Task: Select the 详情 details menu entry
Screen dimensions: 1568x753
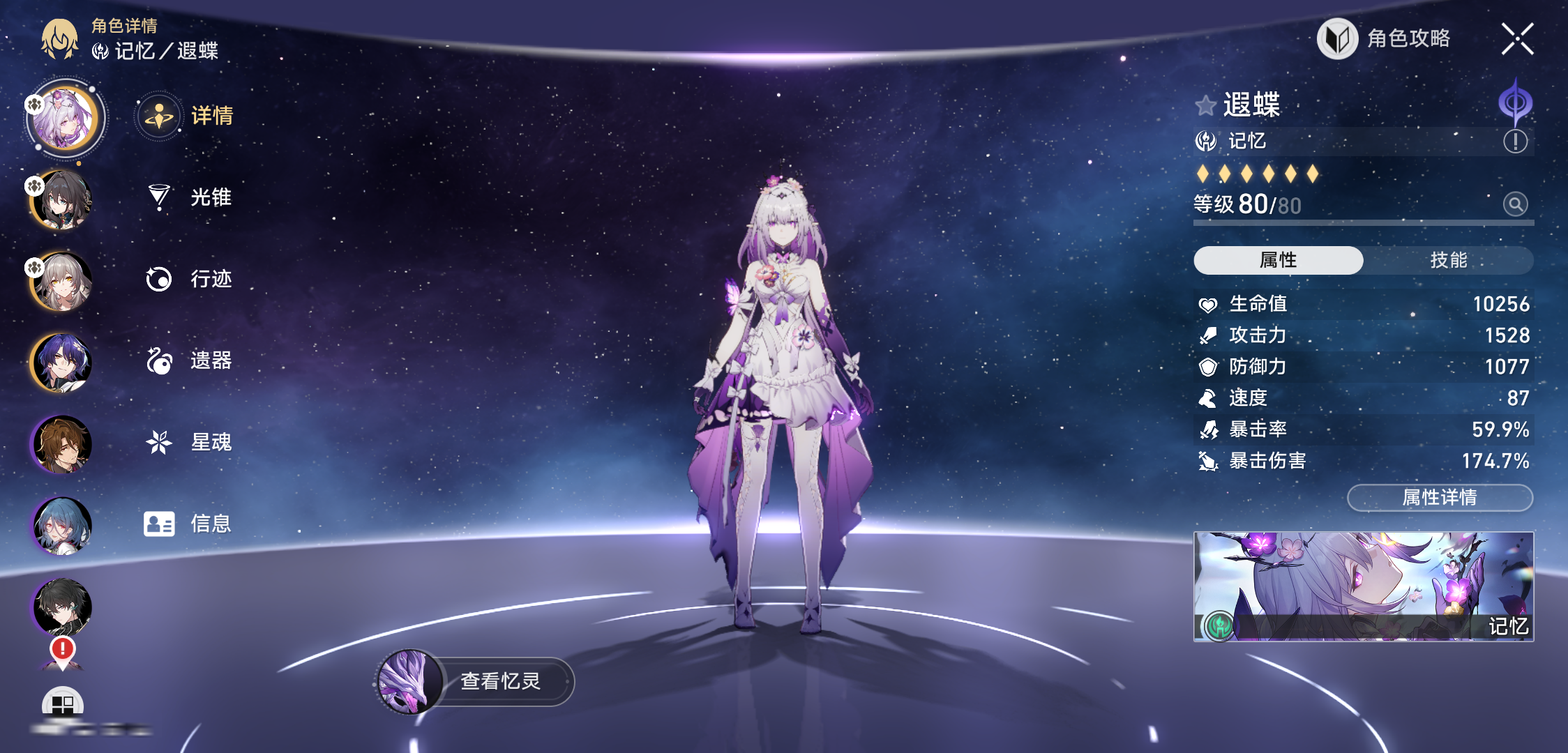Action: (x=187, y=116)
